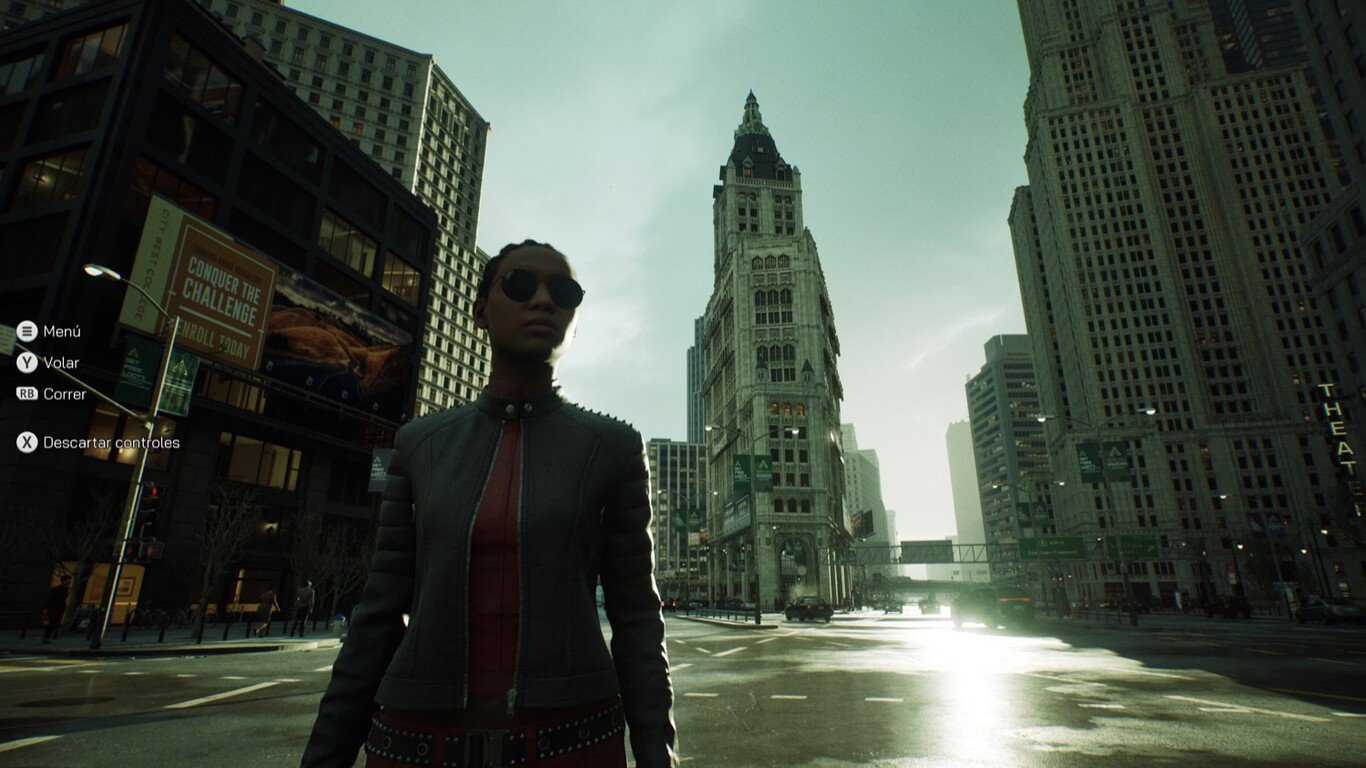Screen dimensions: 1366x768
Task: Click the black car driving down the street
Action: (x=810, y=608)
